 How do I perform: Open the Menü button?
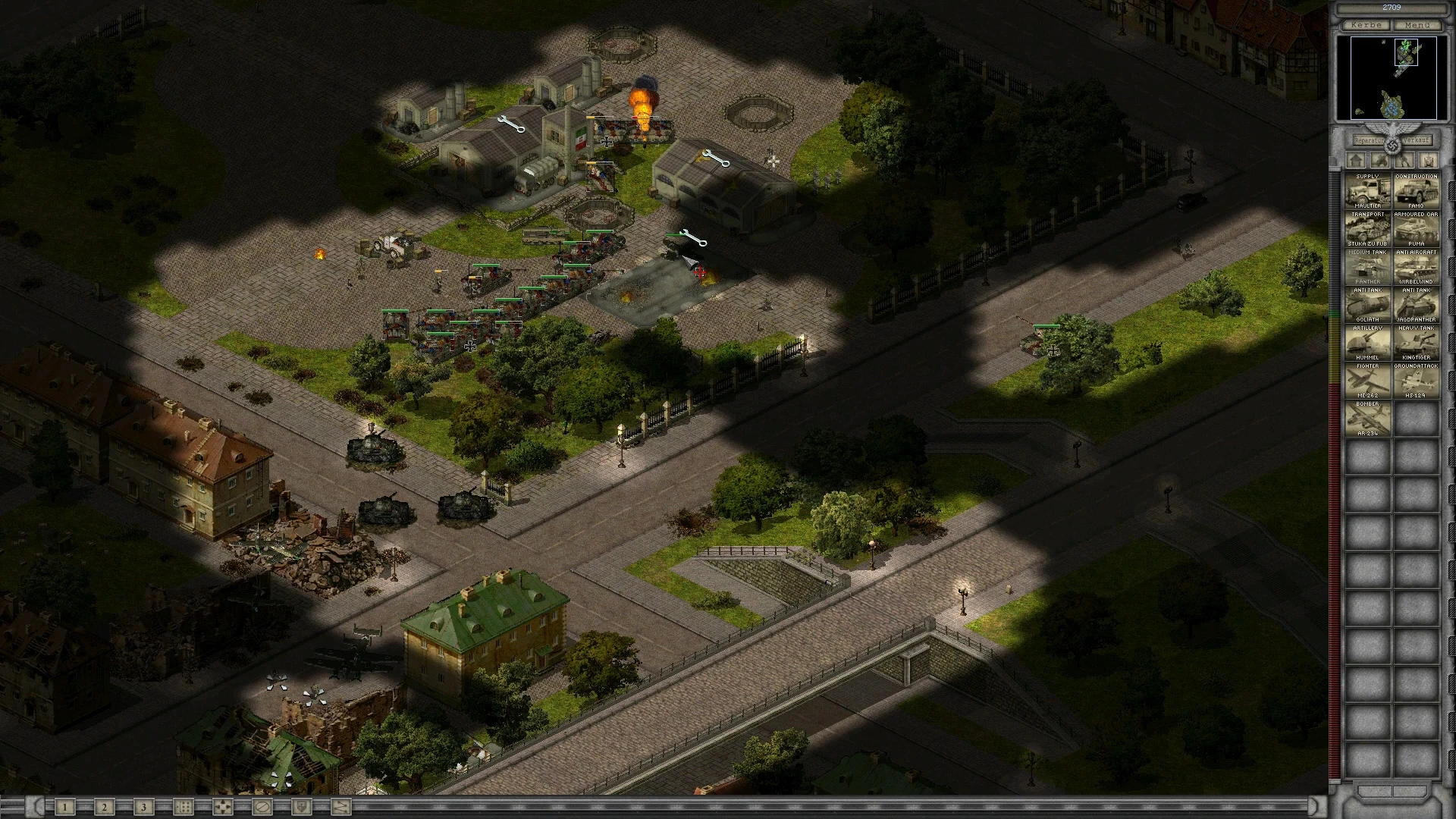[x=1417, y=25]
